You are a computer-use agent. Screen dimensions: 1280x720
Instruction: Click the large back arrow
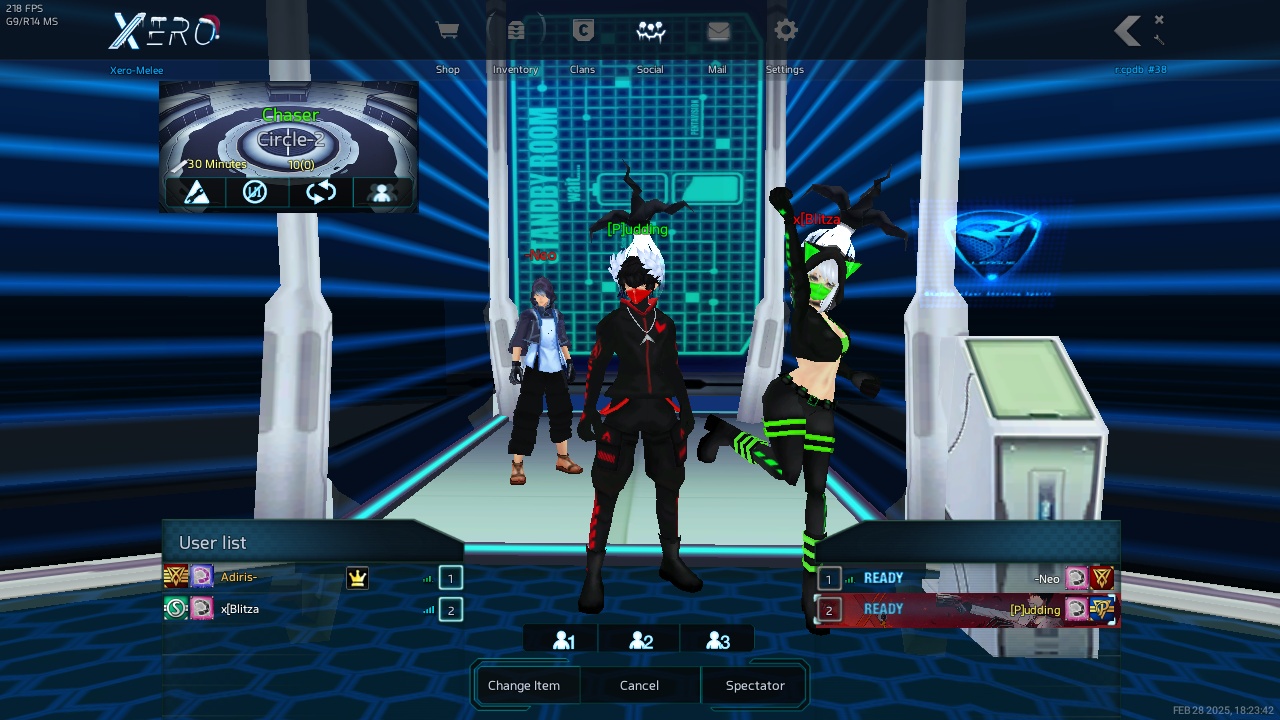point(1128,31)
